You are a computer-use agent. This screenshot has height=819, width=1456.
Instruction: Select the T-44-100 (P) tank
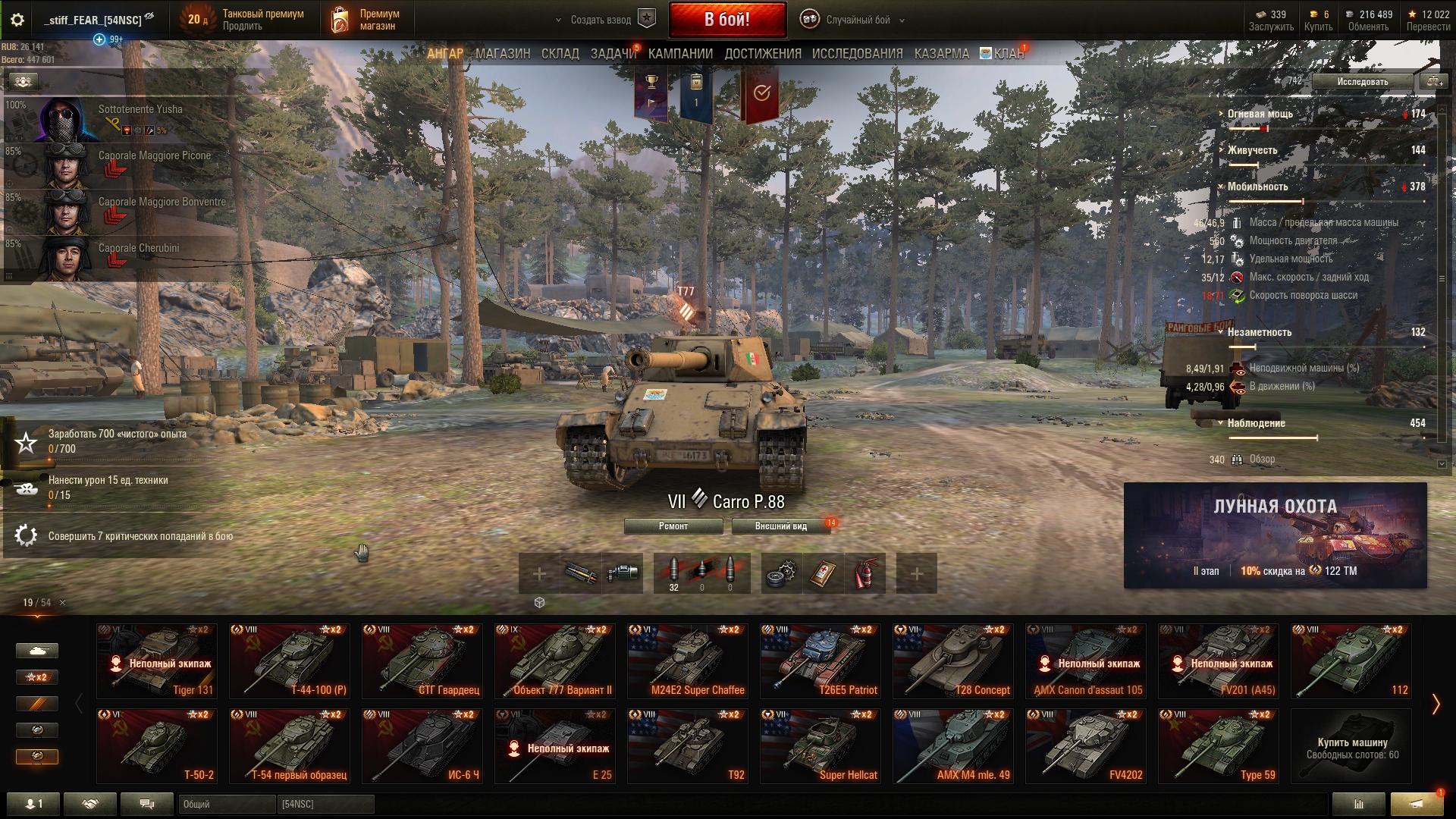pos(290,661)
